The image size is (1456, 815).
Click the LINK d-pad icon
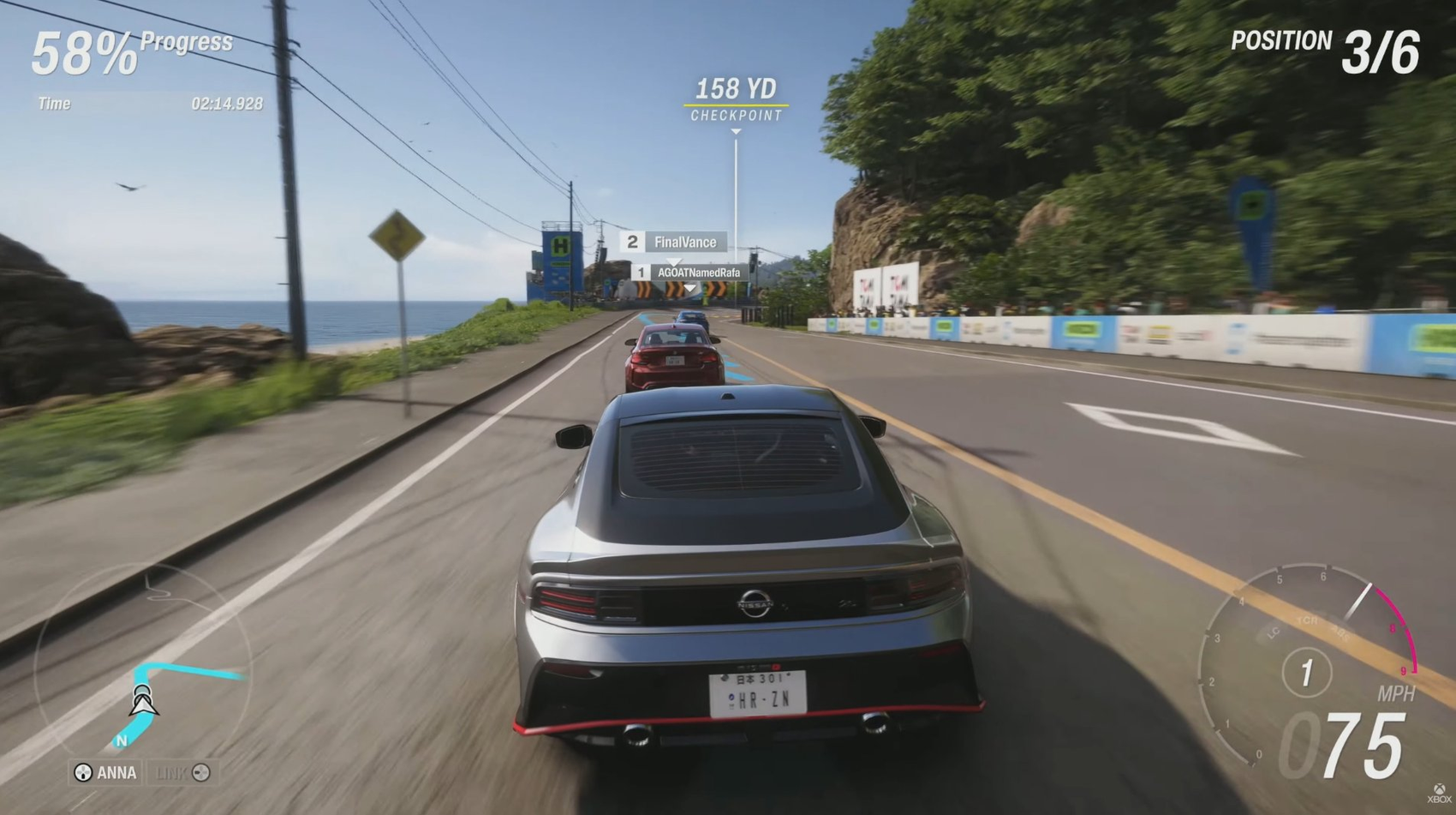pyautogui.click(x=201, y=772)
